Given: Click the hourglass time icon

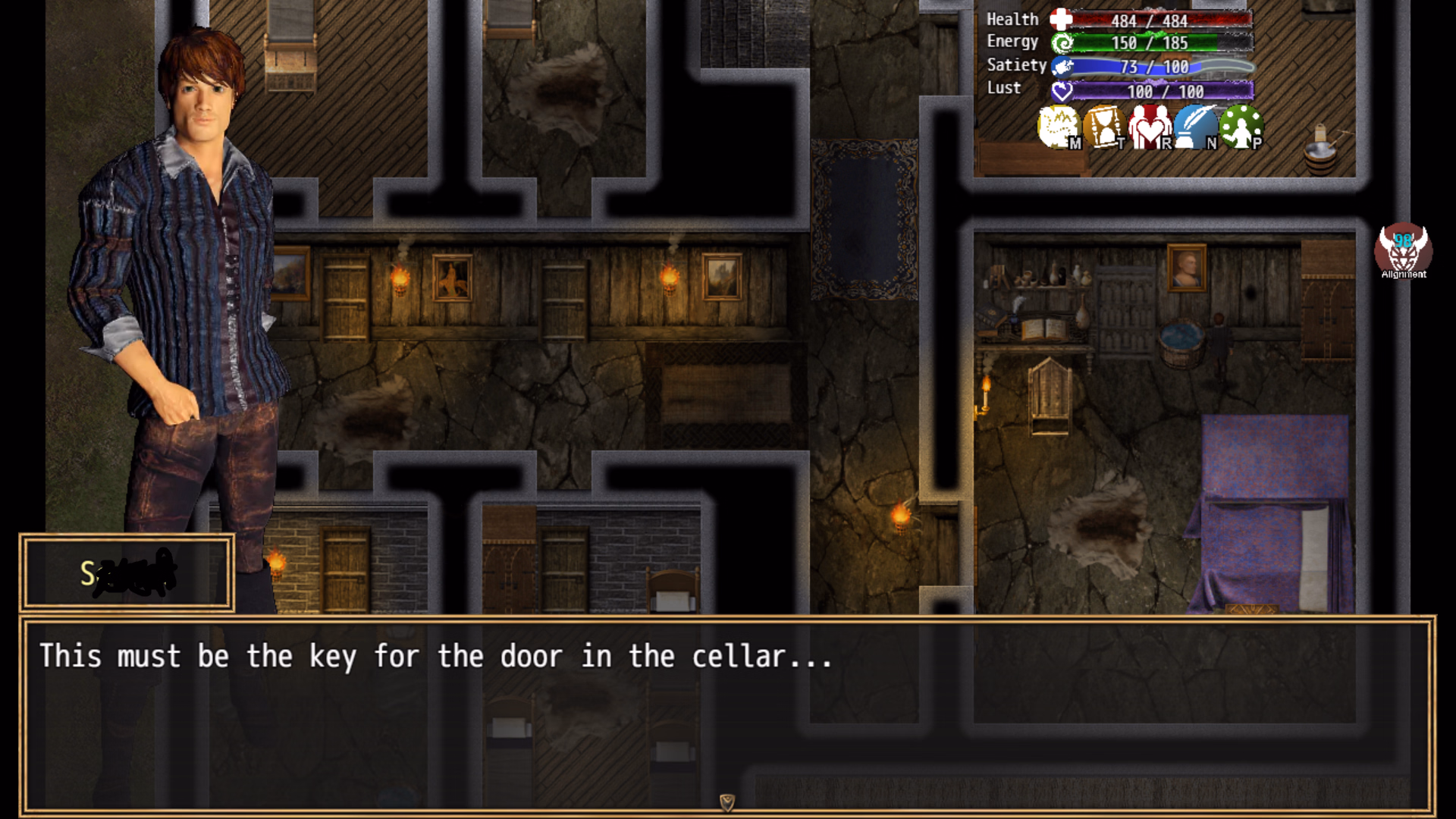Looking at the screenshot, I should pos(1104,127).
